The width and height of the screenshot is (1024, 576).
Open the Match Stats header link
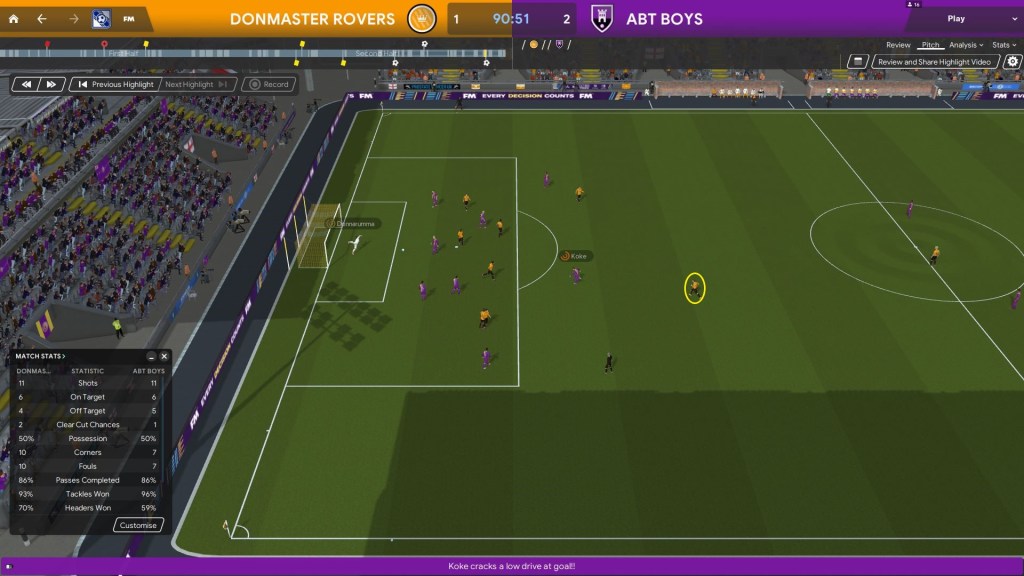pos(41,356)
